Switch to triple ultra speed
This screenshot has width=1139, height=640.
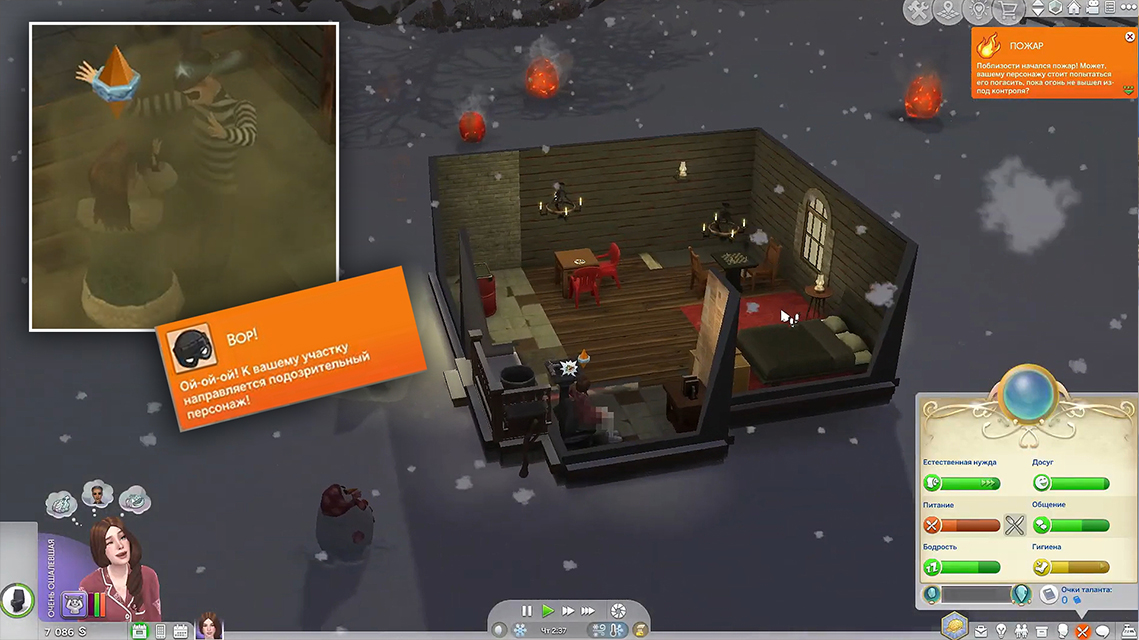pos(590,610)
